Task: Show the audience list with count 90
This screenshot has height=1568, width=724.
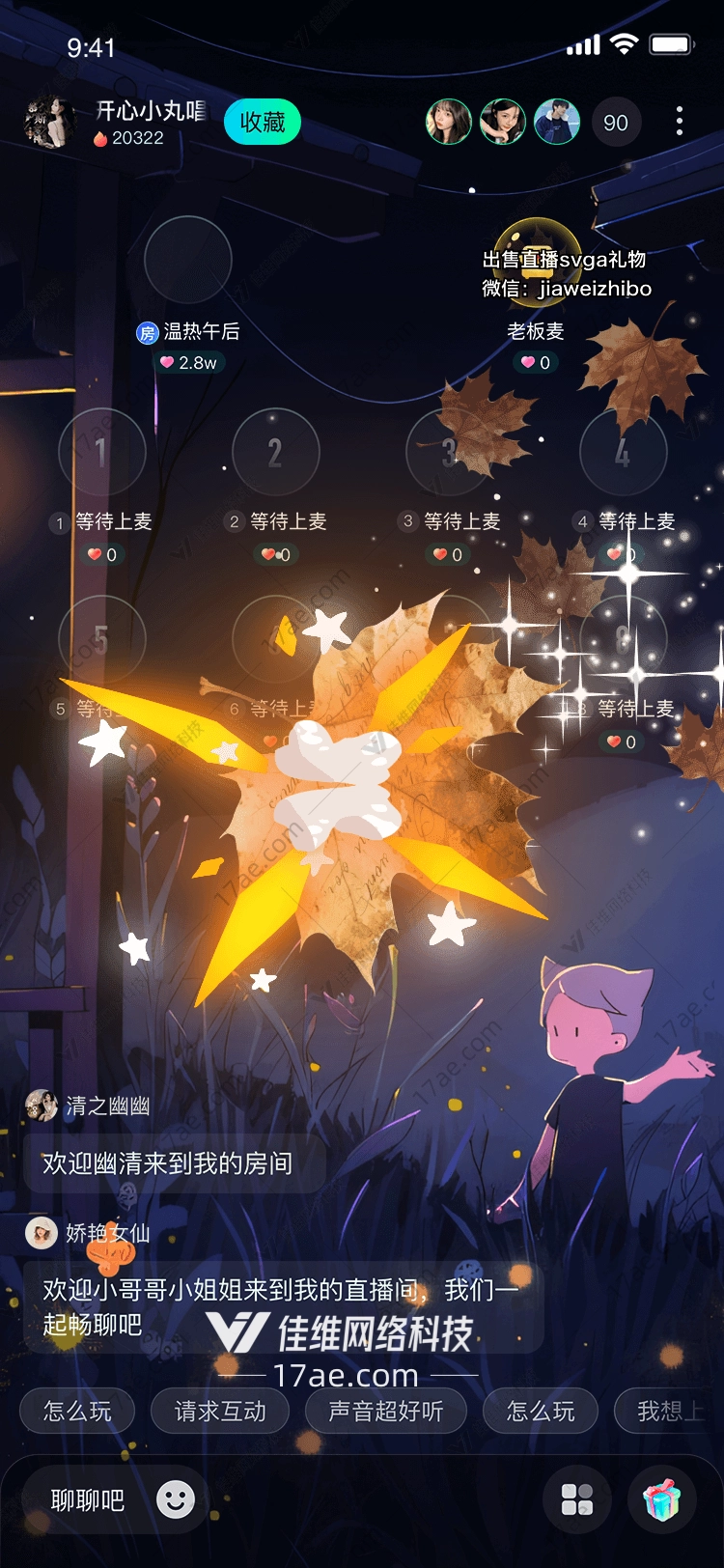Action: (x=615, y=123)
